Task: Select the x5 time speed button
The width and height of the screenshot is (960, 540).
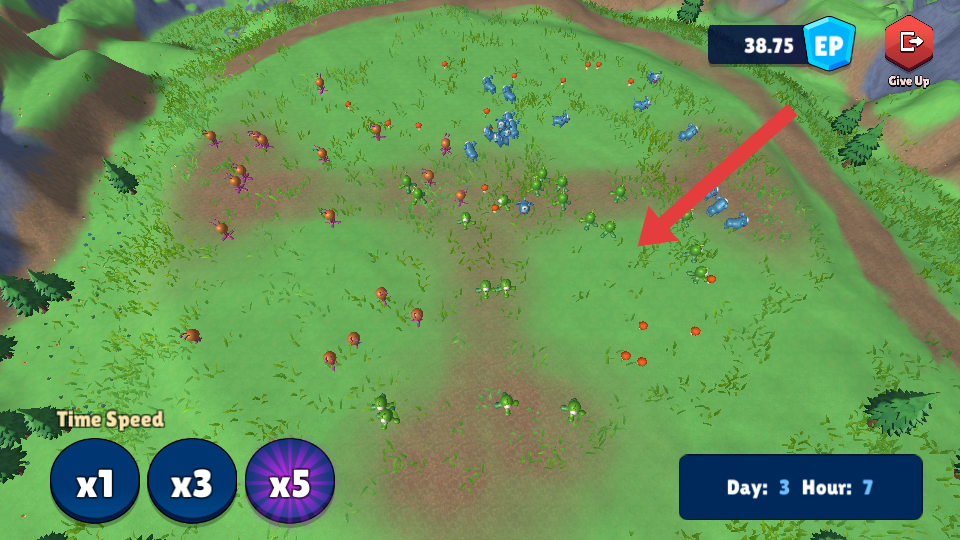Action: (290, 484)
